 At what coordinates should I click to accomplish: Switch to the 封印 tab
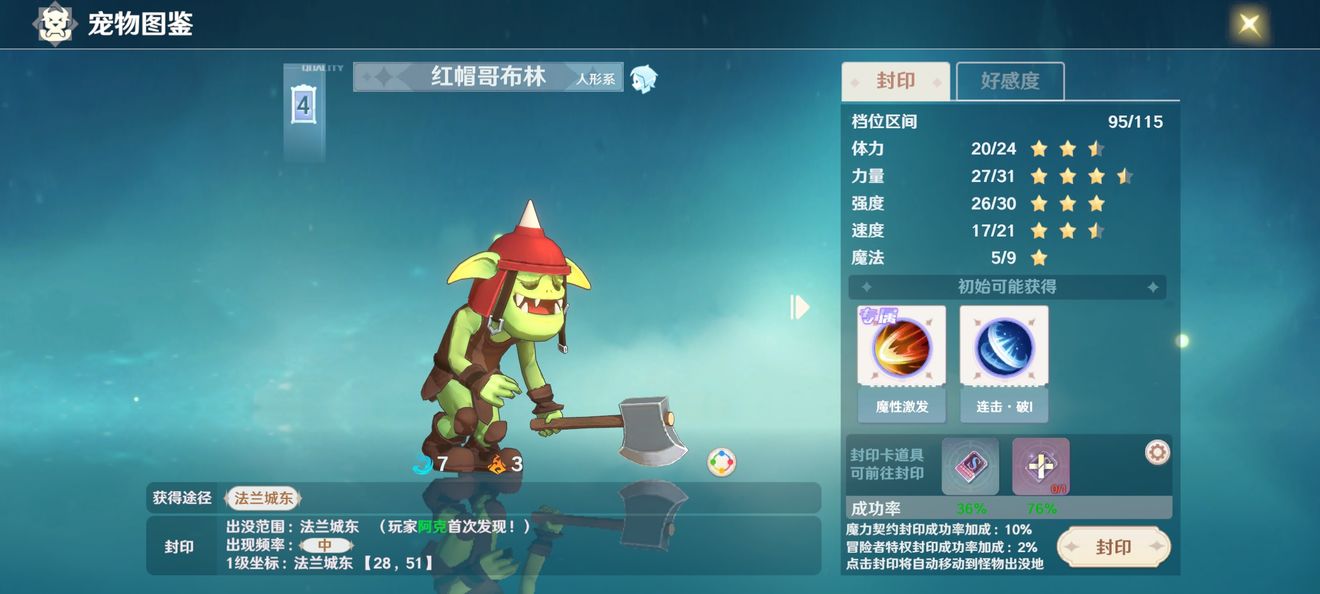coord(895,81)
